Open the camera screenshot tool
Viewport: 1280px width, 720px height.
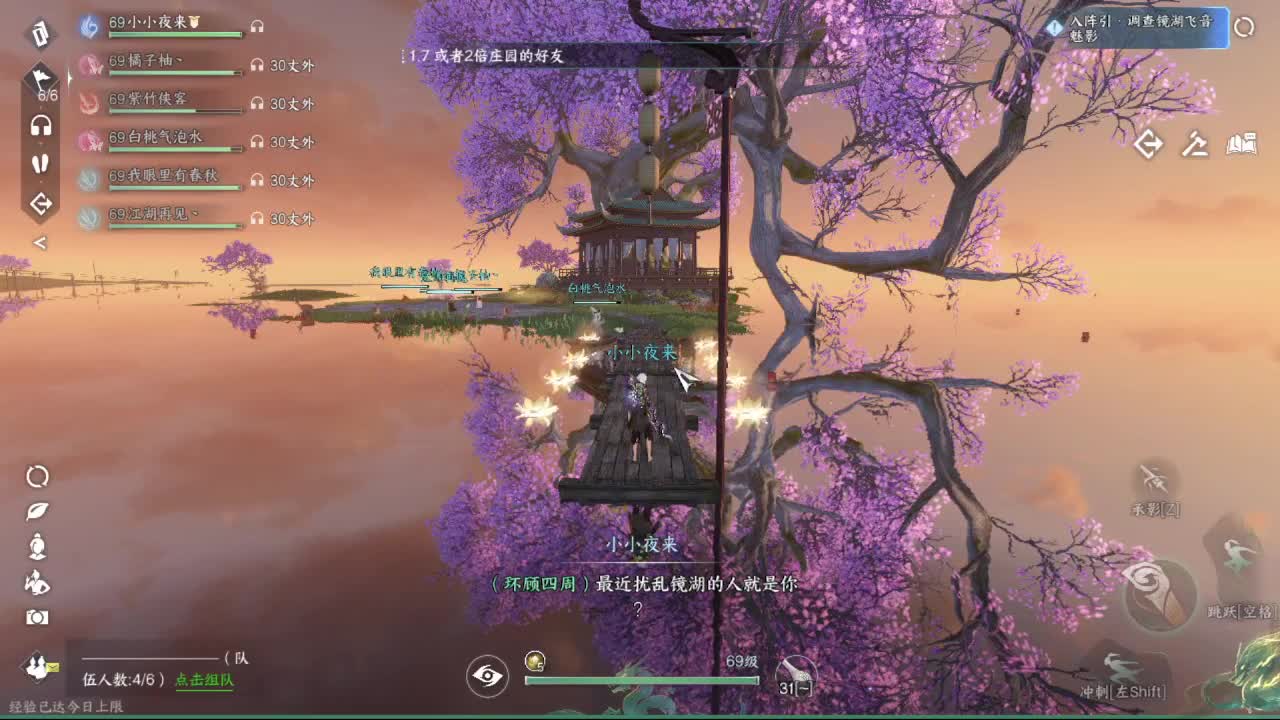click(x=37, y=617)
